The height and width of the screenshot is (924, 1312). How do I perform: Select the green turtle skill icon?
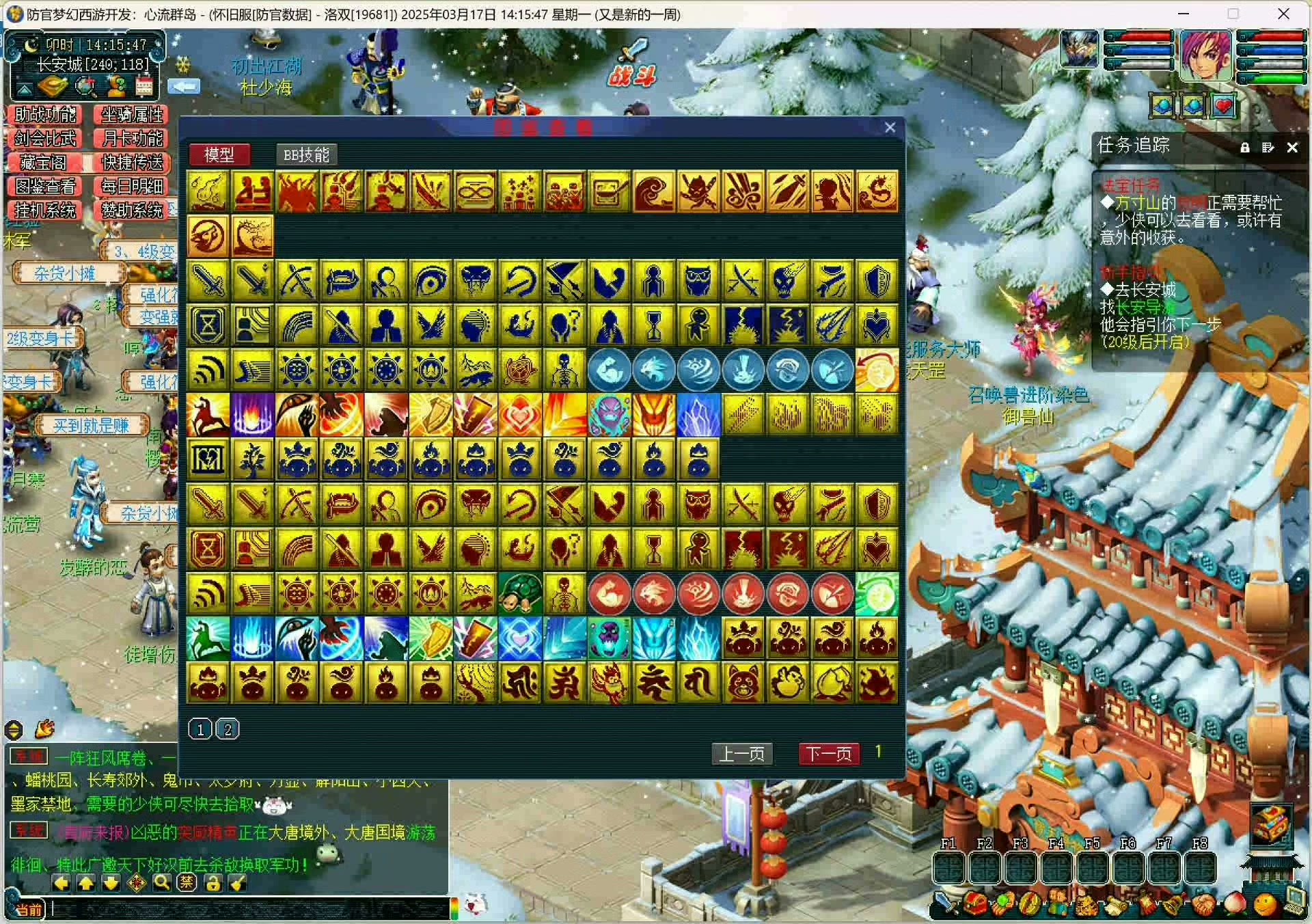coord(520,594)
